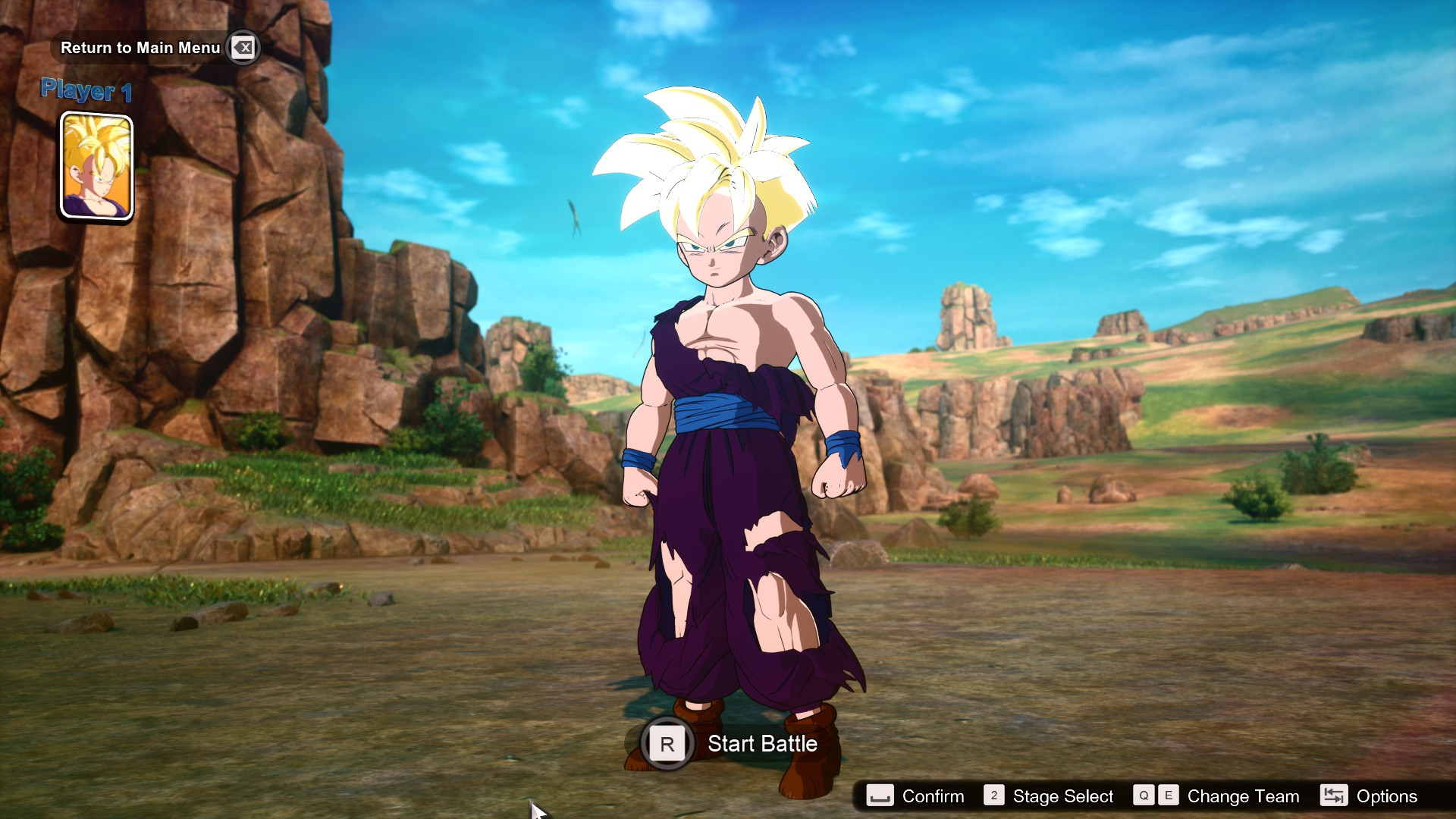Click the spacebar icon next to Confirm
Image resolution: width=1456 pixels, height=819 pixels.
click(879, 796)
